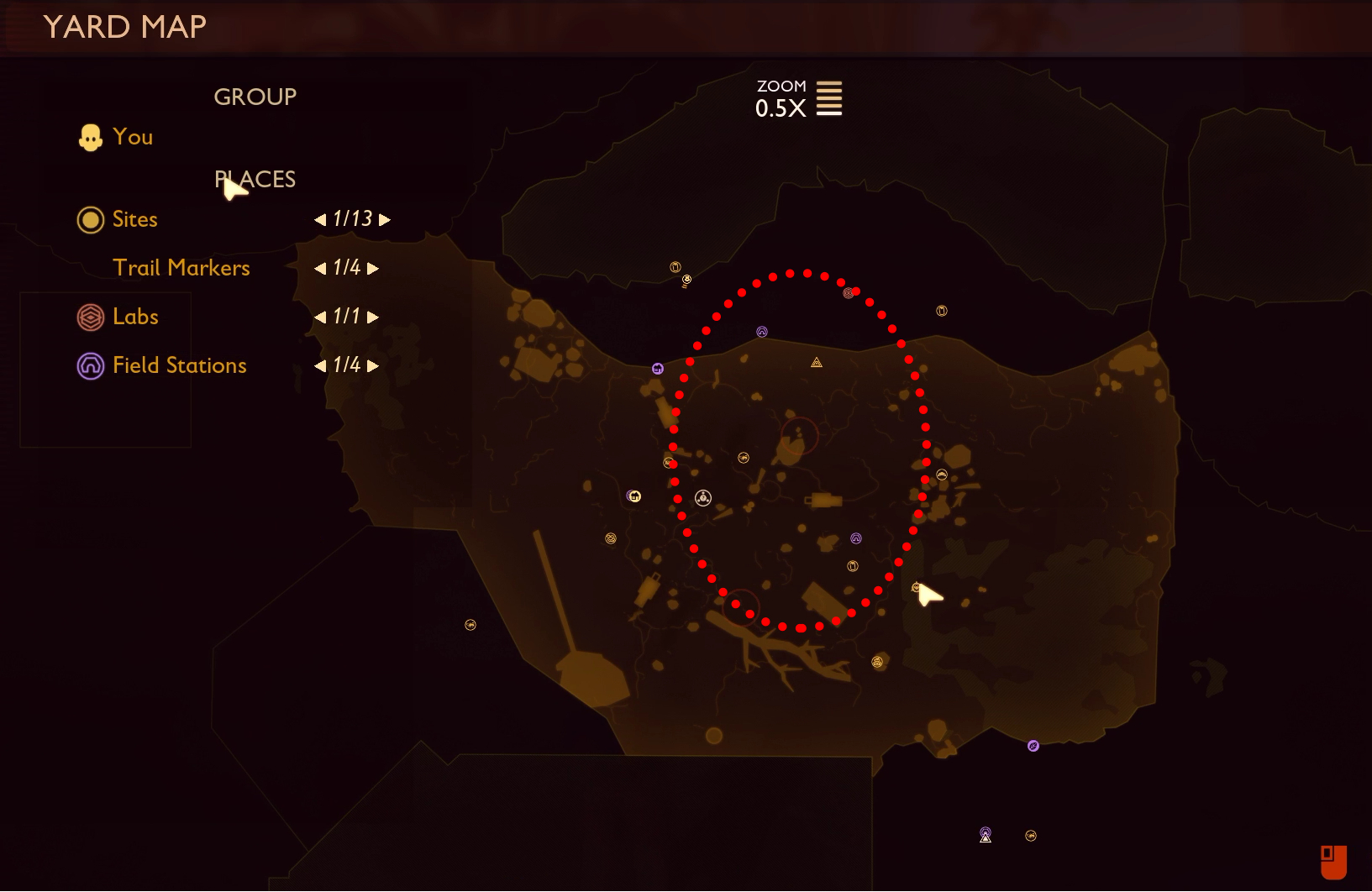The width and height of the screenshot is (1372, 892).
Task: Click the right arrow to cycle Sites to 2/13
Action: tap(385, 220)
